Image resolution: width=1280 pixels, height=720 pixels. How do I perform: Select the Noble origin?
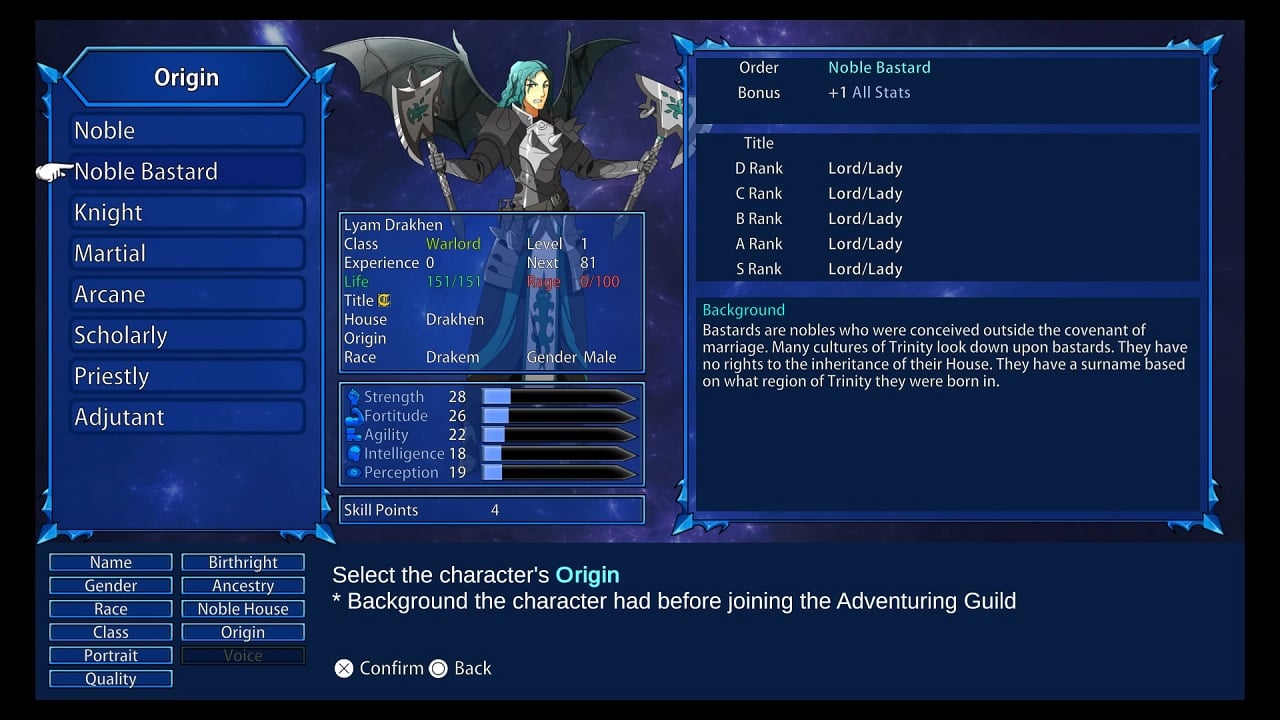(x=187, y=131)
